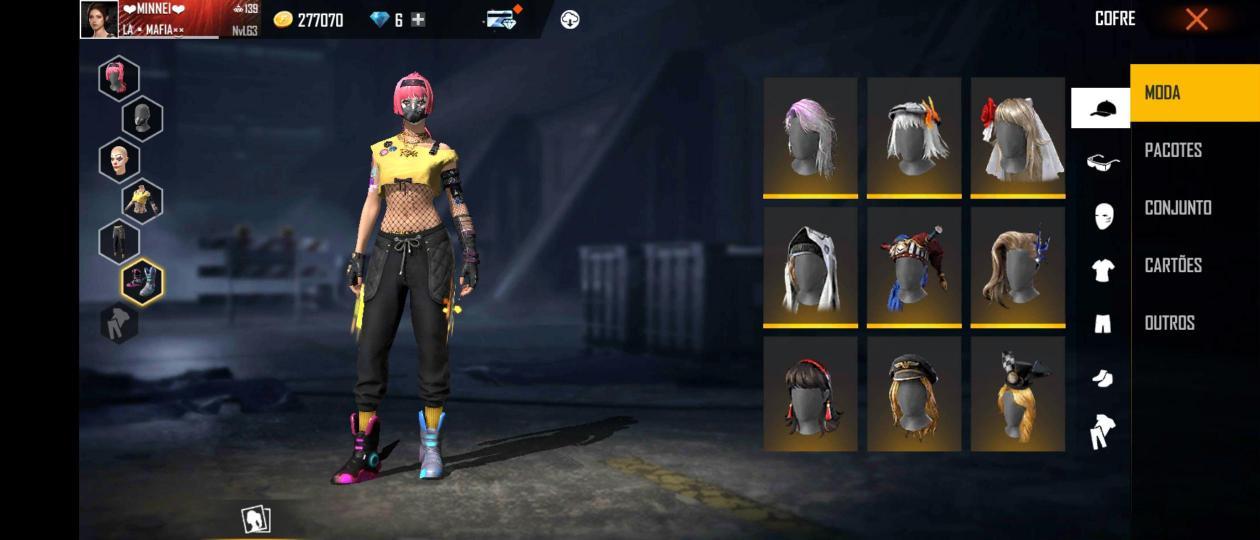Open the shoes category icon
Image resolution: width=1260 pixels, height=540 pixels.
(1102, 378)
